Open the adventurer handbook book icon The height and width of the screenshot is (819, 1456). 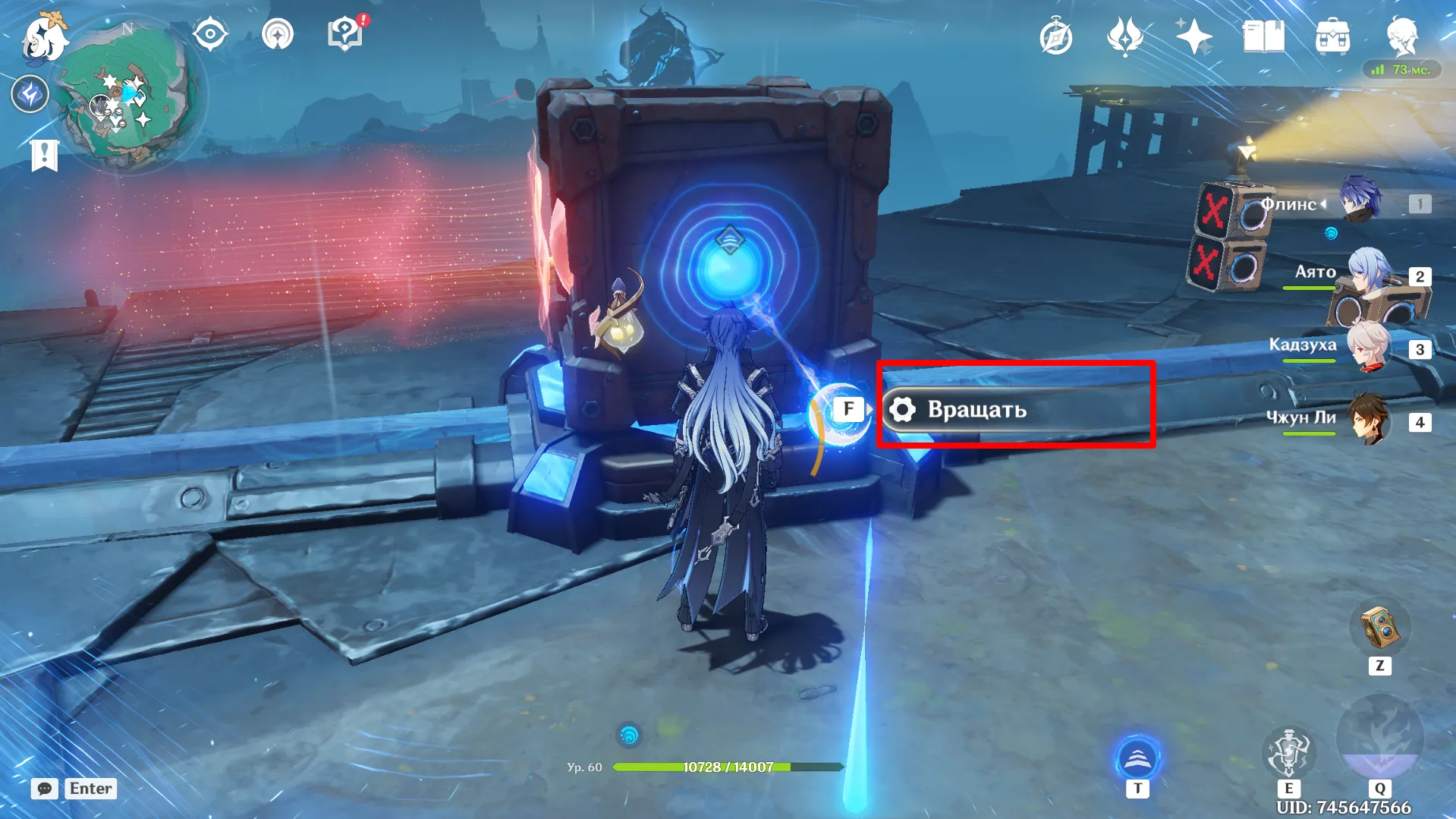click(x=1263, y=36)
